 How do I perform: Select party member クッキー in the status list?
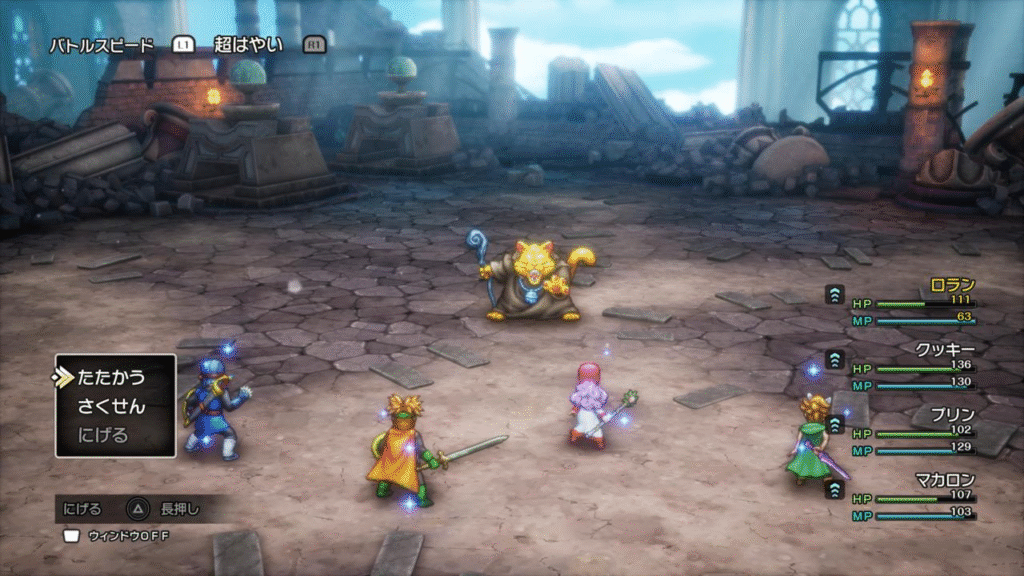(x=945, y=350)
